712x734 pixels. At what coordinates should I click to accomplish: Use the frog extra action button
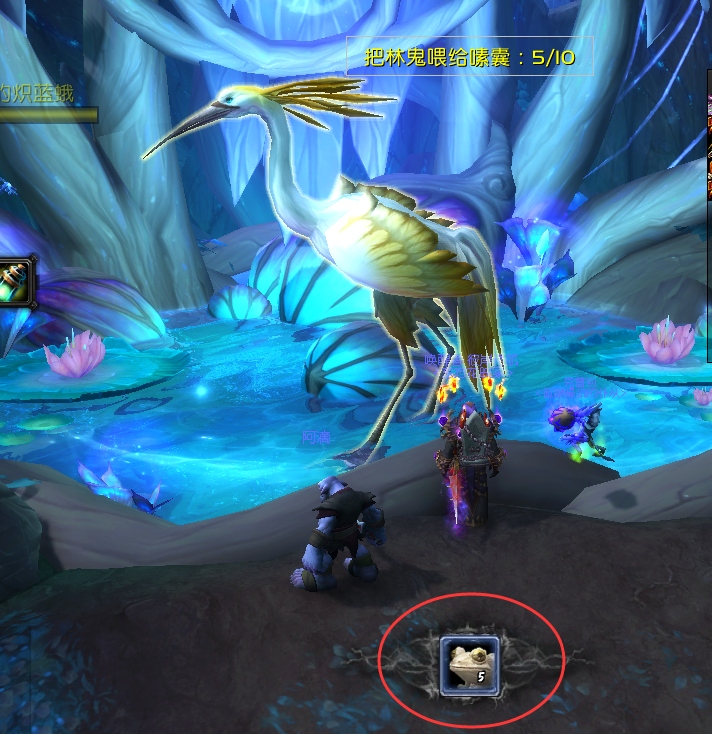(470, 664)
